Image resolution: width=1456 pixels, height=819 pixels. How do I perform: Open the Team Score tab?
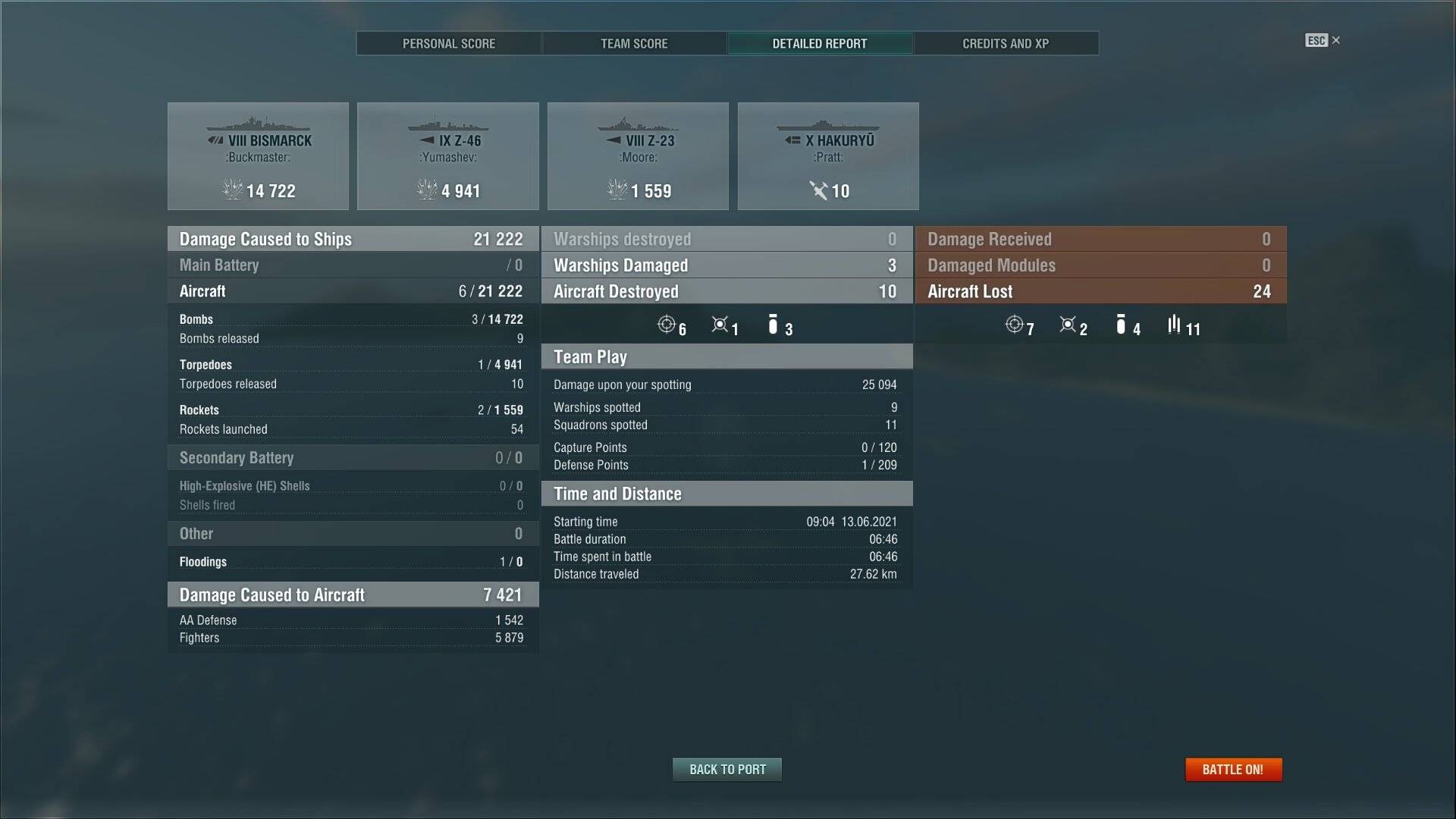634,43
